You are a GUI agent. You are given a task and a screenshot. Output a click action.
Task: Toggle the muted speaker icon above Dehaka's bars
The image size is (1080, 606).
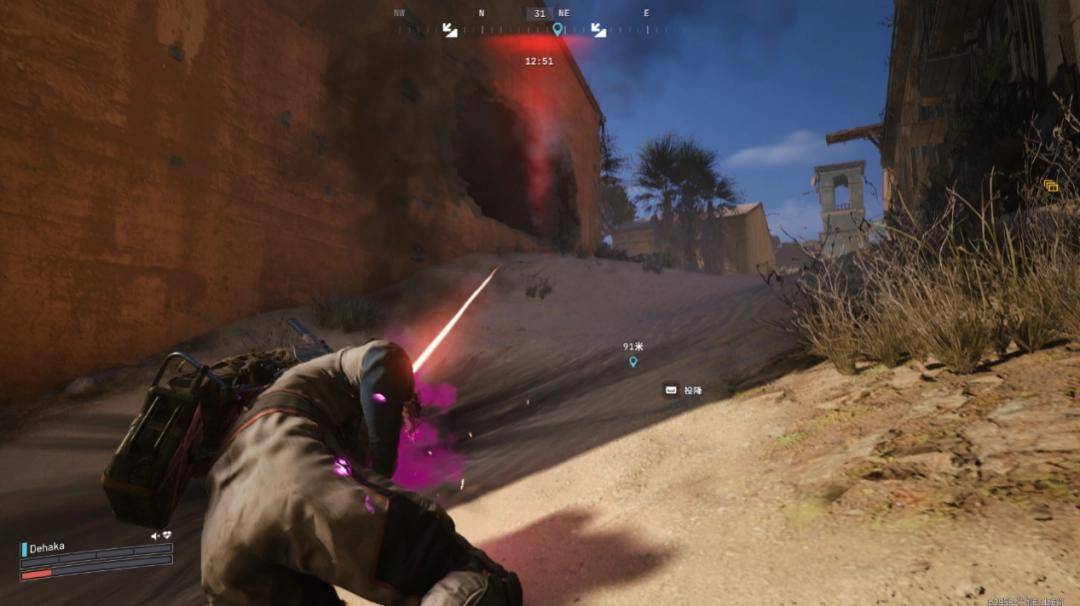(x=155, y=536)
